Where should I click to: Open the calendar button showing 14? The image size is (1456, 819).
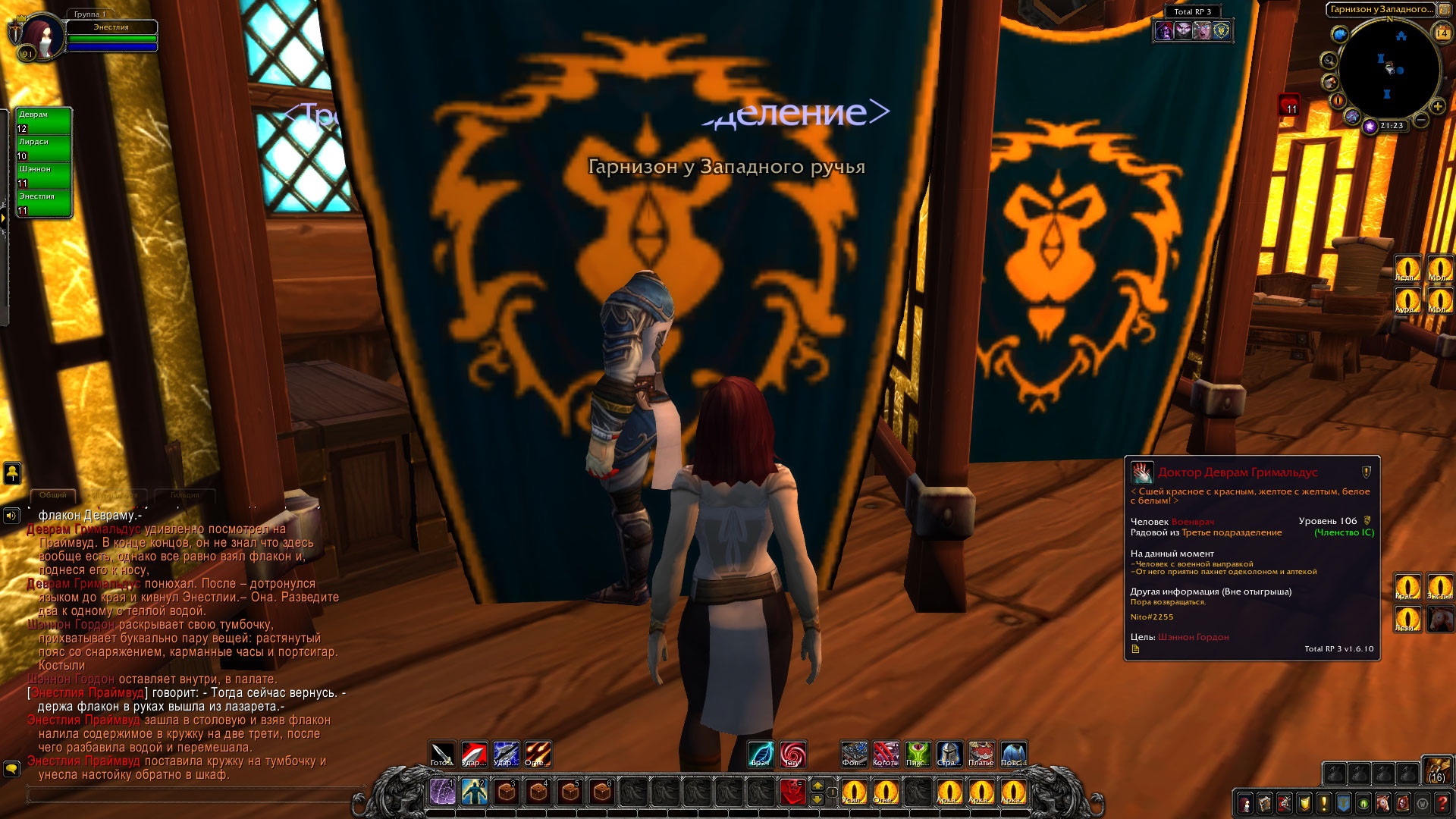tap(1442, 33)
